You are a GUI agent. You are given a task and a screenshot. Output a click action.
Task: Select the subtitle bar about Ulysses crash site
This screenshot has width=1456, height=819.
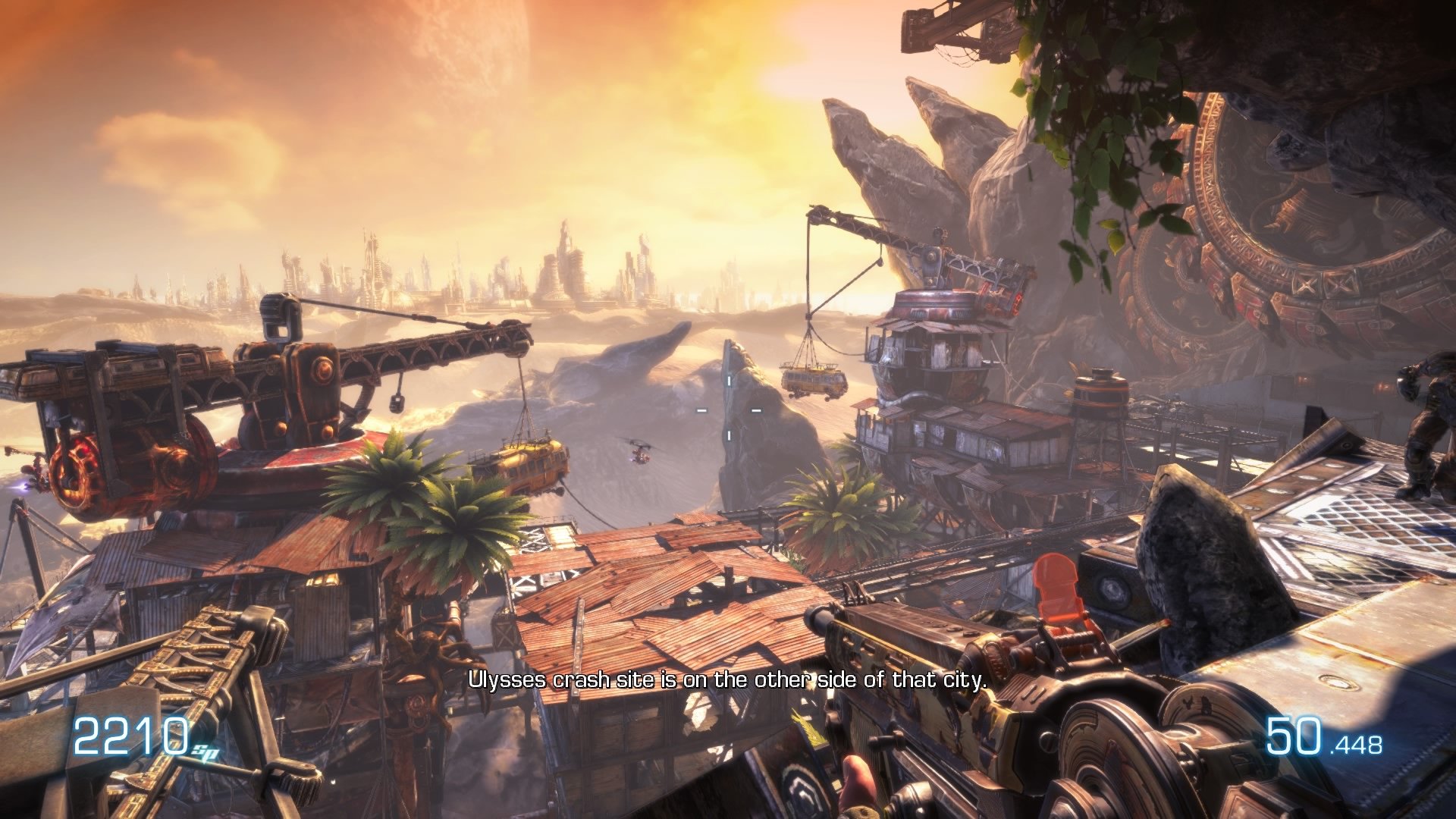726,682
